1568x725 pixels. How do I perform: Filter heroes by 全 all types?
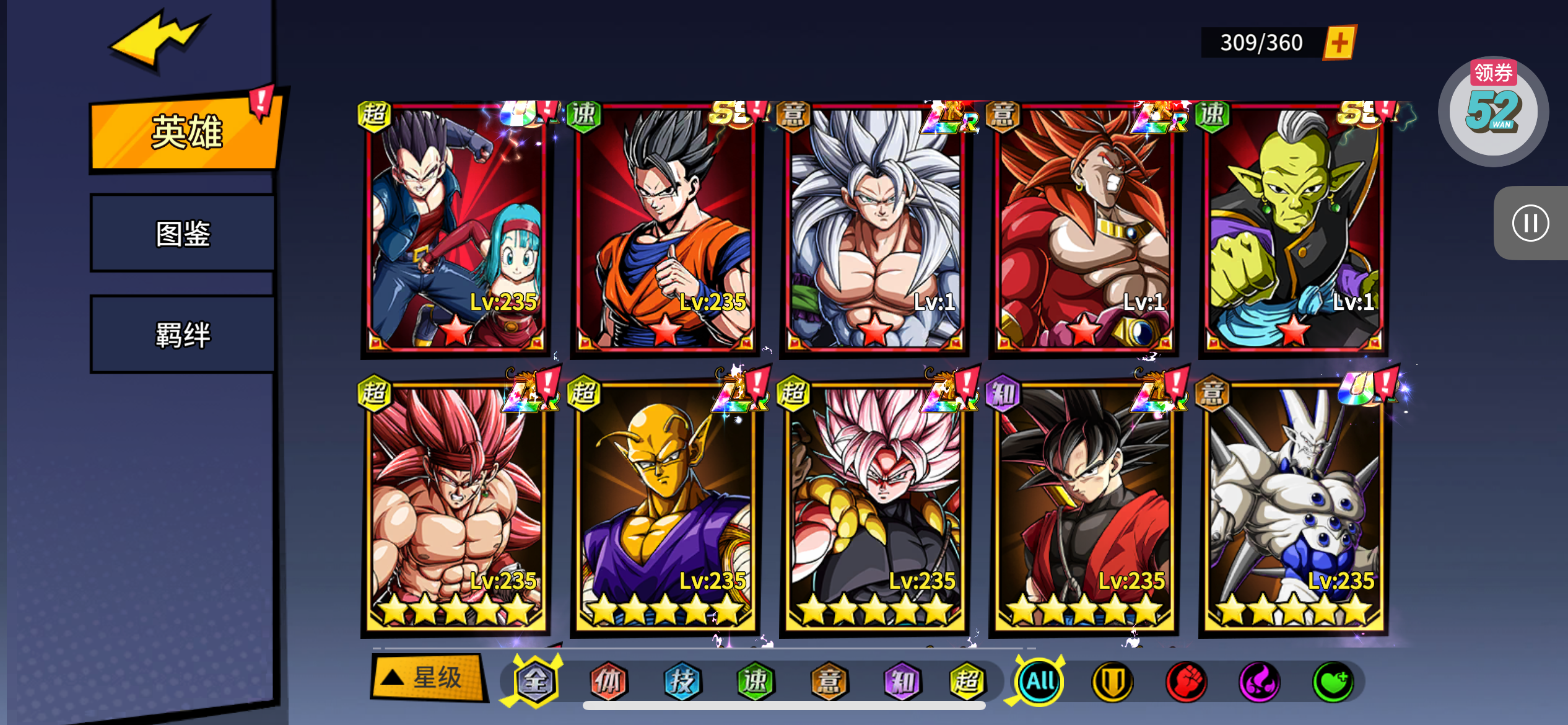(x=535, y=682)
